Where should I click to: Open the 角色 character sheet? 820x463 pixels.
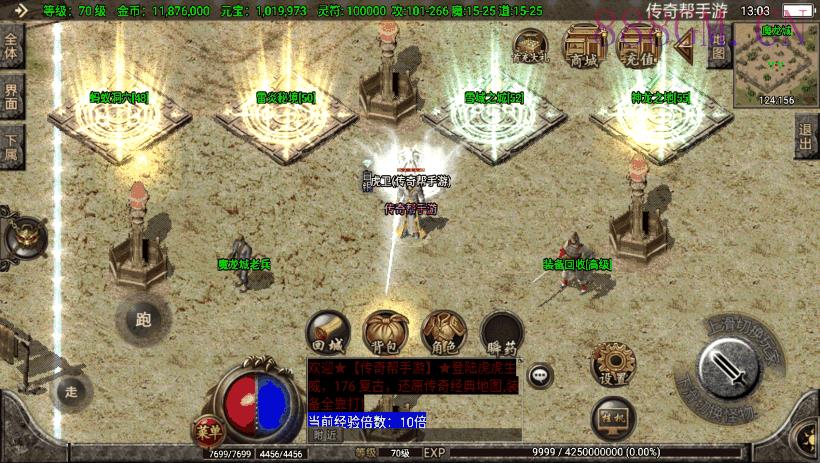pos(443,333)
